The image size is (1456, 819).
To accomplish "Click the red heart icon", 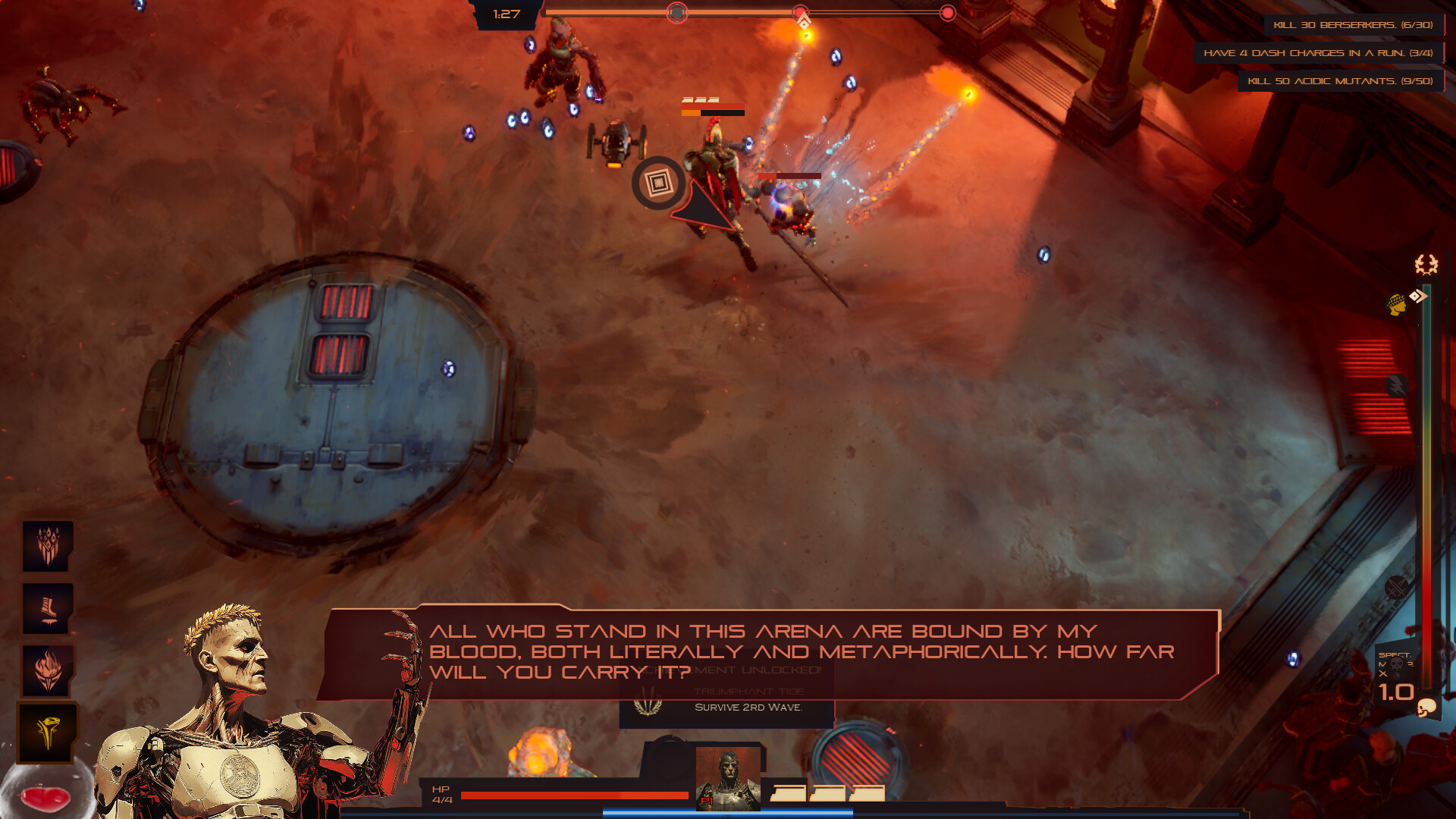I will point(45,798).
